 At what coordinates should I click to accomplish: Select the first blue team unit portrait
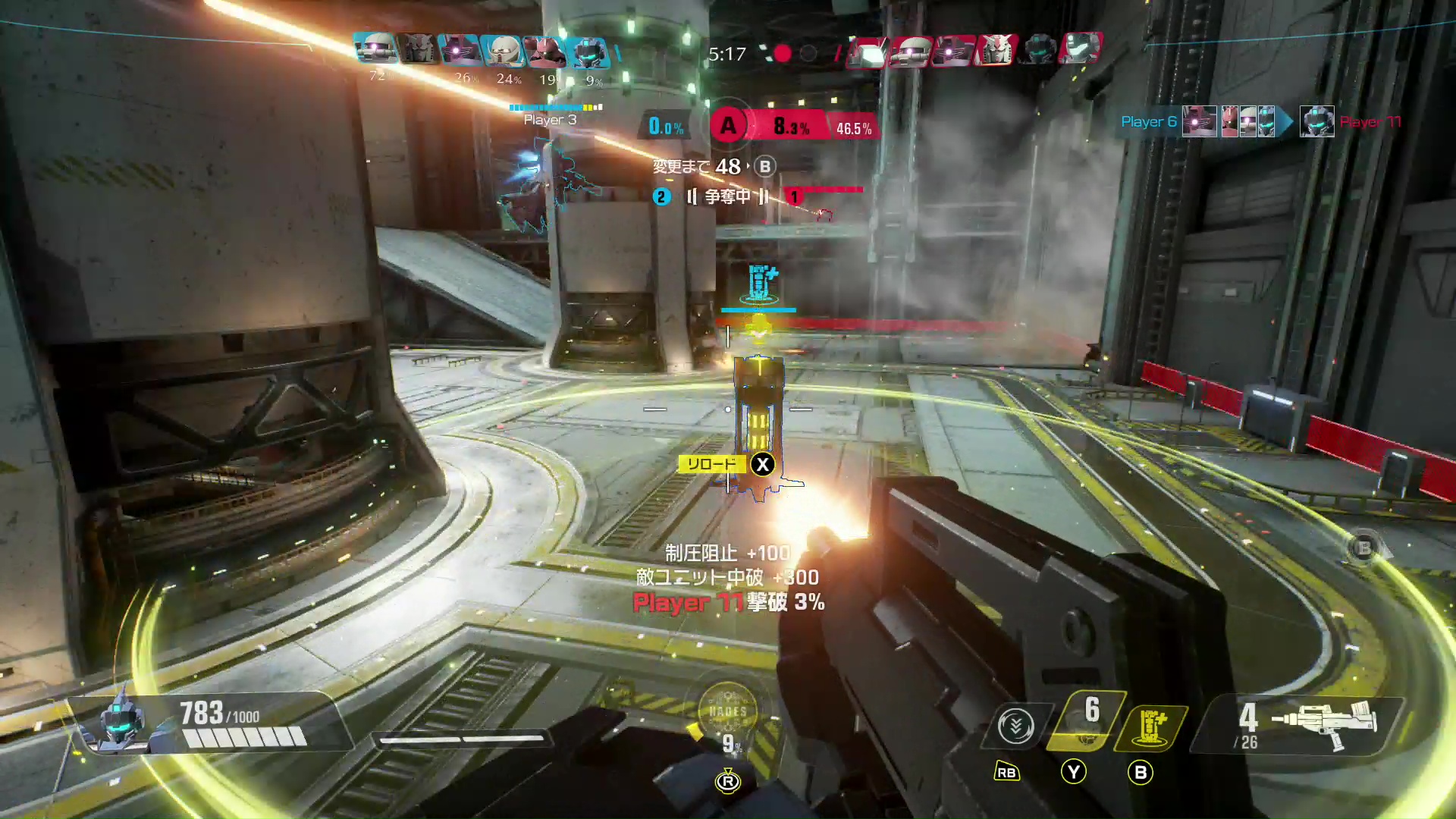[375, 50]
